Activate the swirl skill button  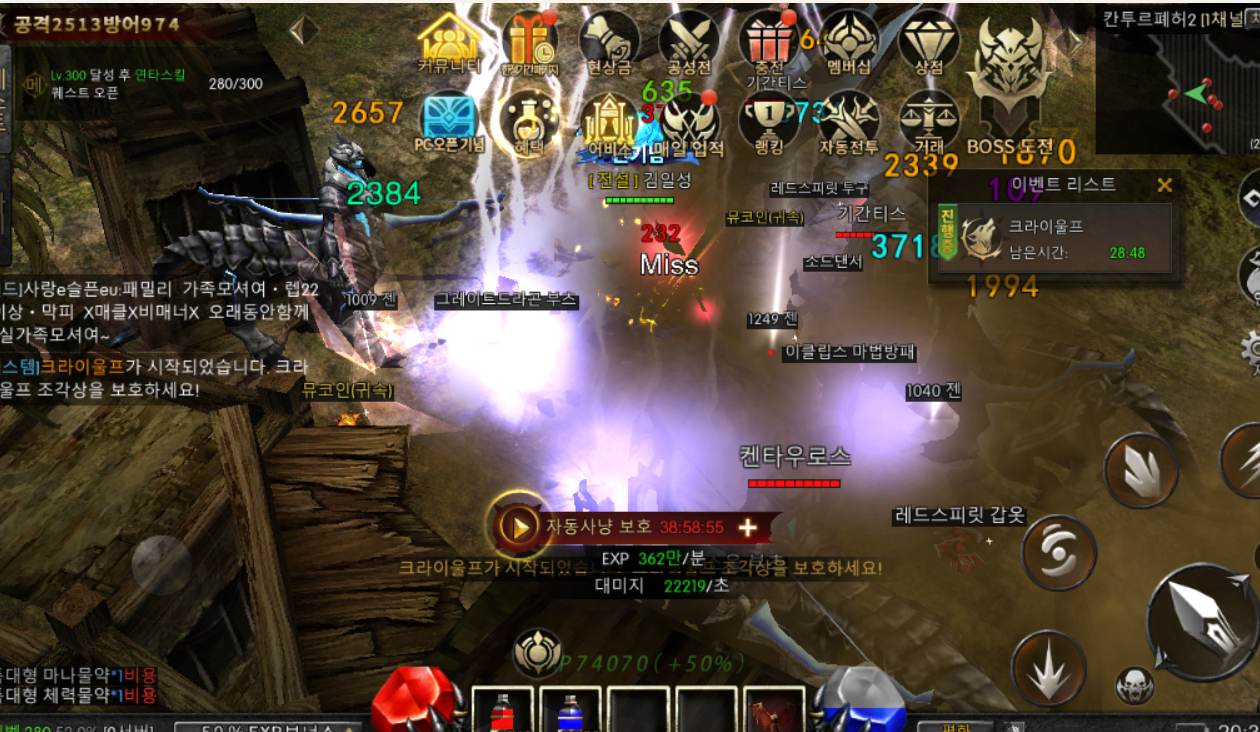(x=1059, y=553)
